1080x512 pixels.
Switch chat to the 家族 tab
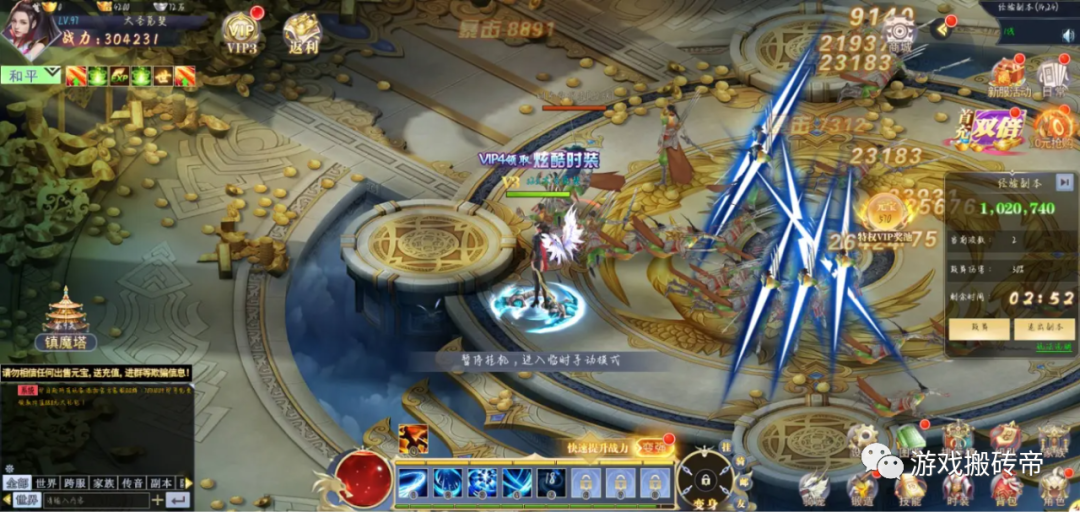tap(103, 482)
